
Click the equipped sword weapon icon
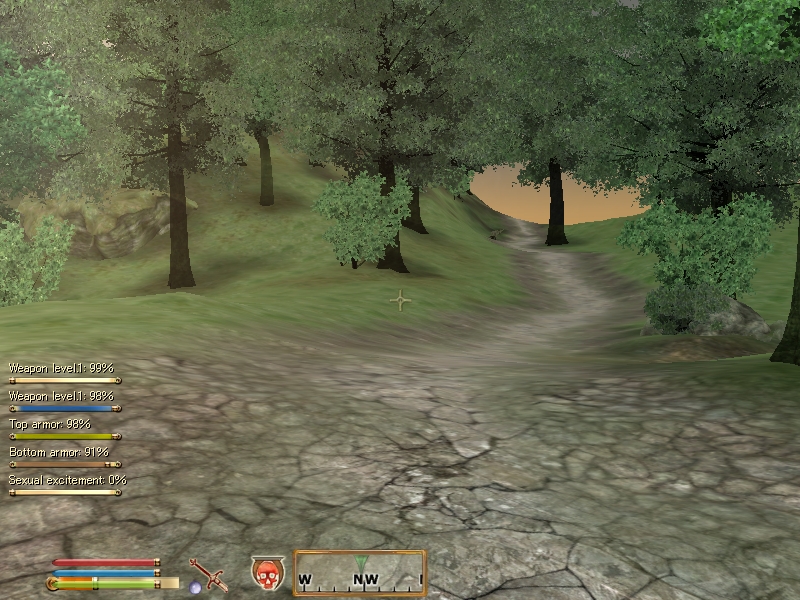coord(210,574)
